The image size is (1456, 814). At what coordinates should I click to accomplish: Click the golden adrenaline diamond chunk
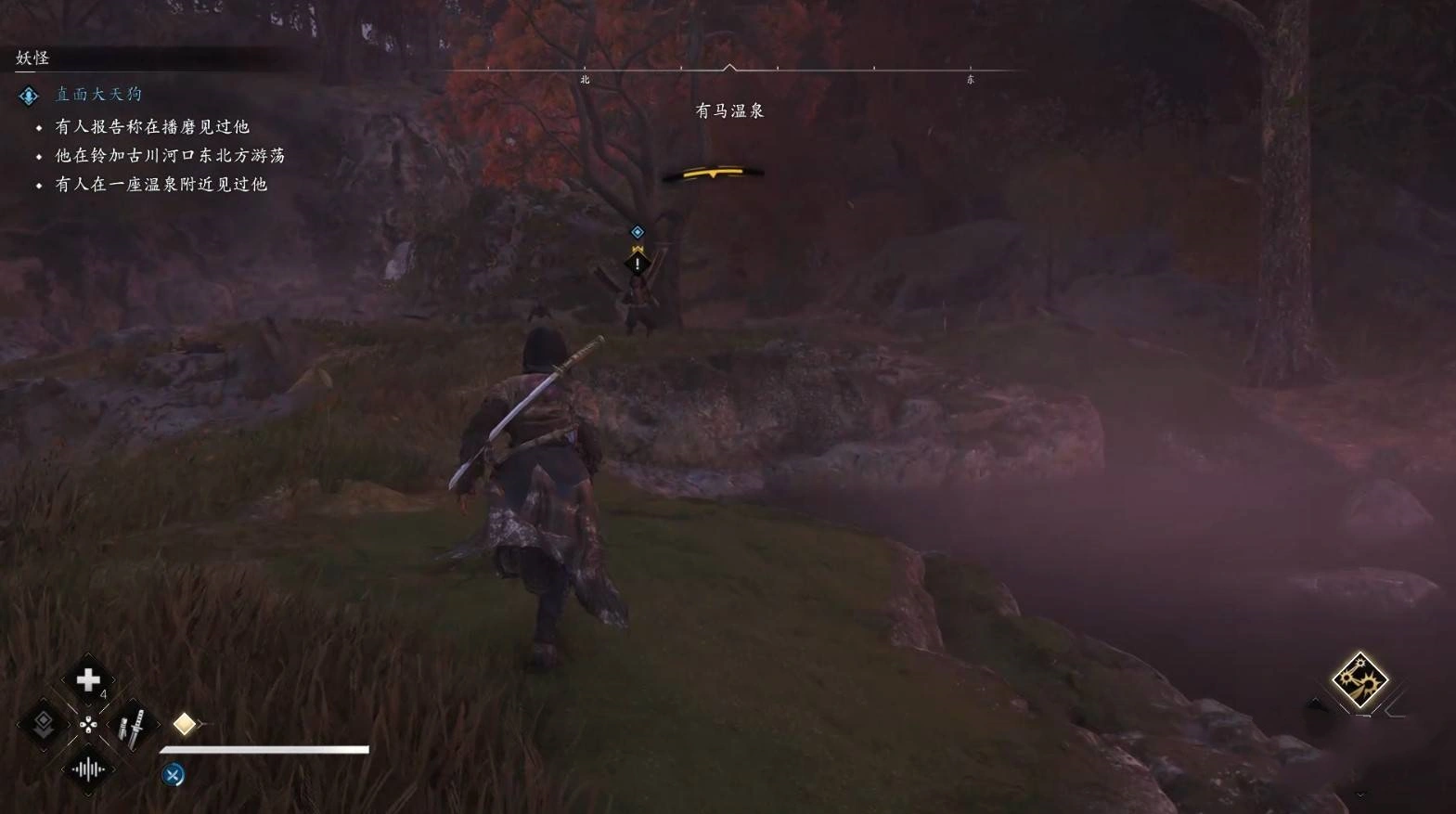[185, 724]
